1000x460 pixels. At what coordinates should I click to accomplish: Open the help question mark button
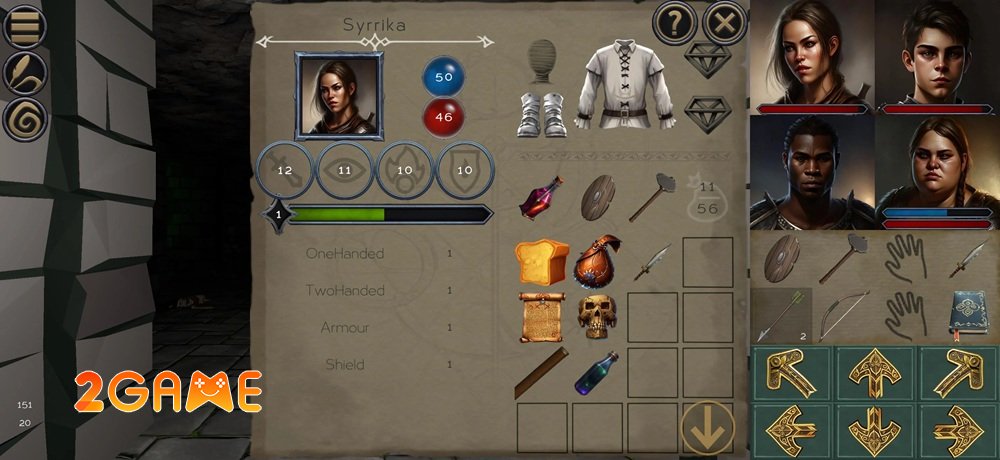pos(675,23)
